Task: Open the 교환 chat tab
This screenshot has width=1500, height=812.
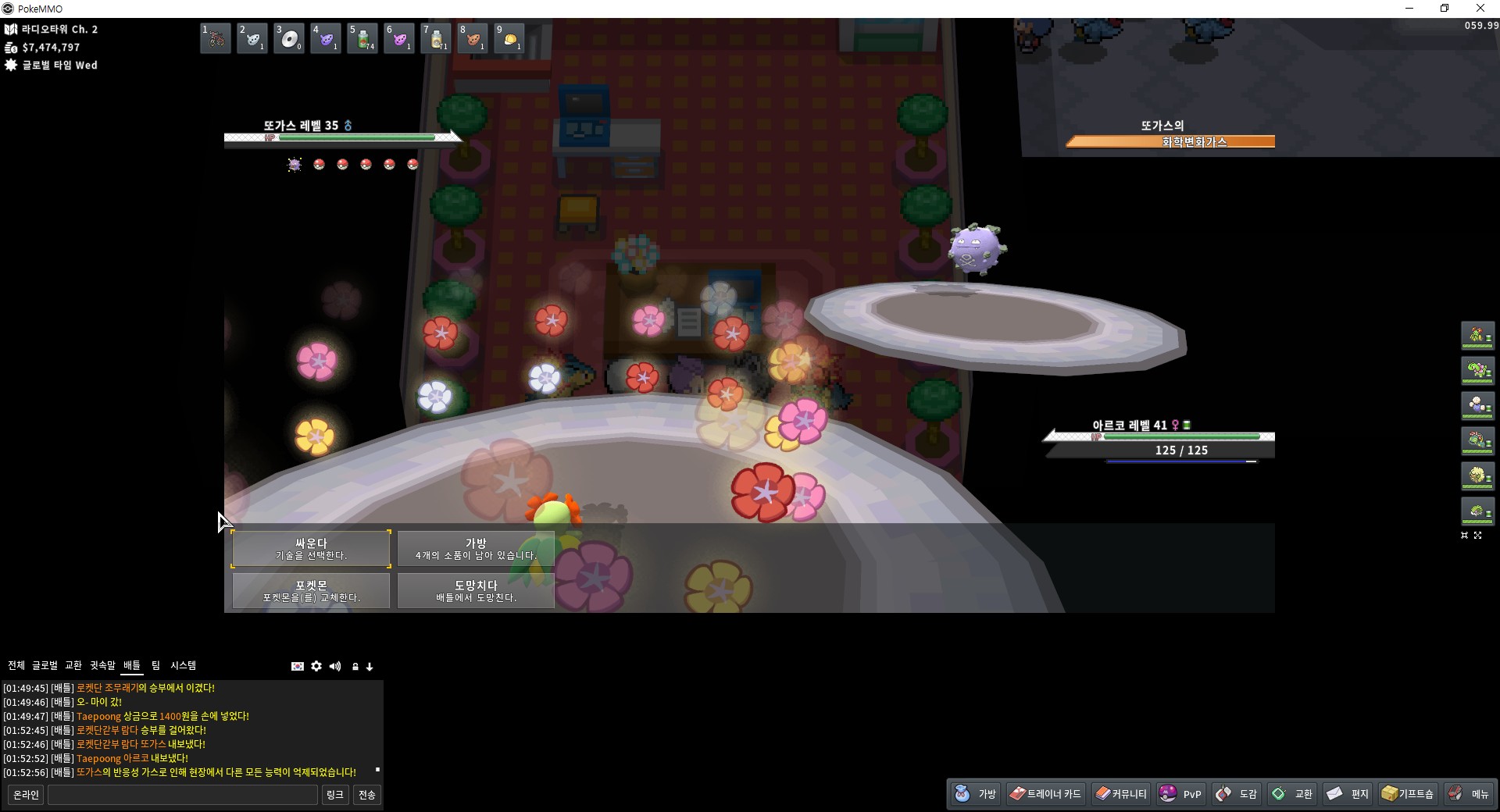Action: pyautogui.click(x=73, y=665)
